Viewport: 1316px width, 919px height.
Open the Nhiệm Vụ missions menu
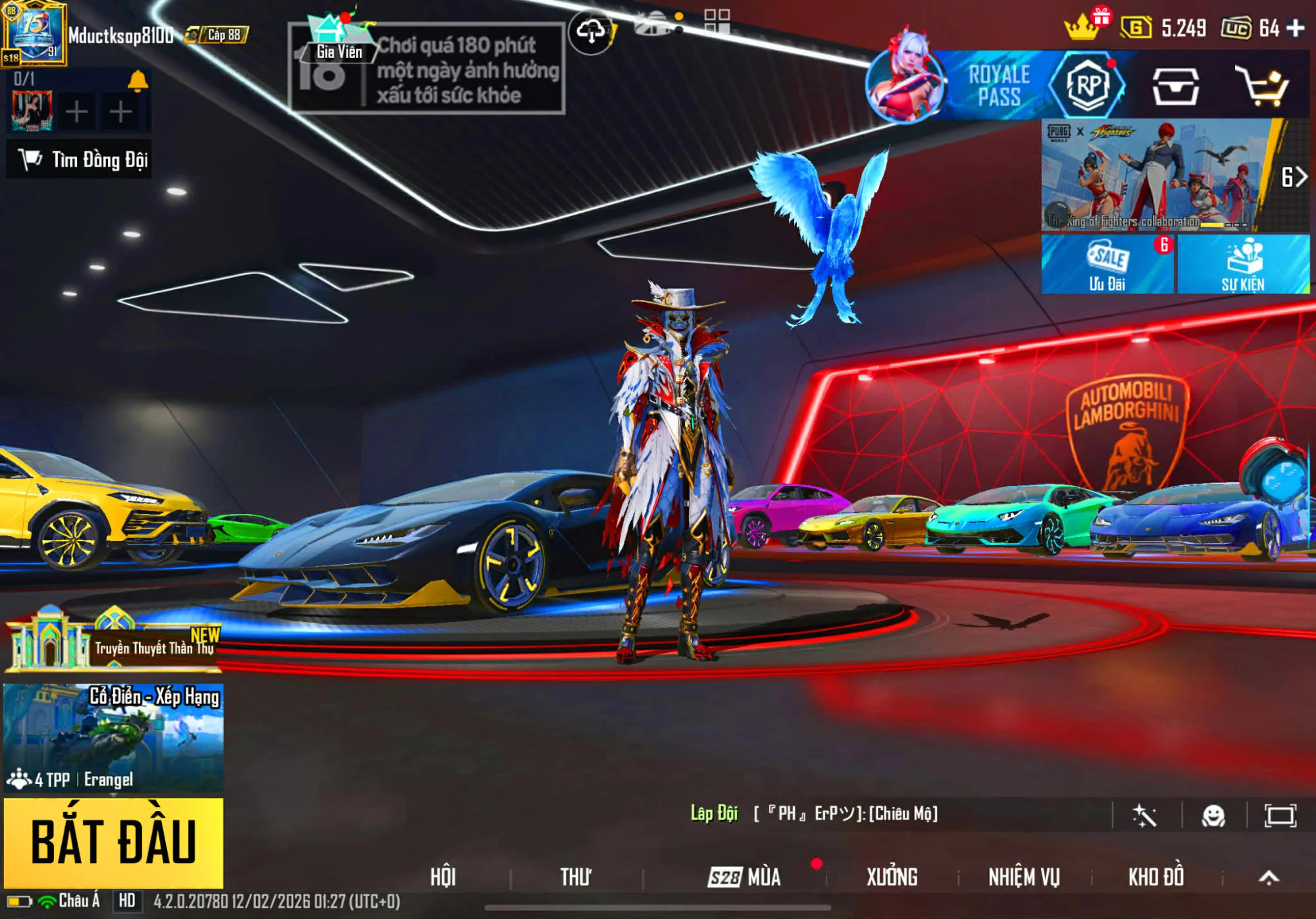pos(1024,877)
